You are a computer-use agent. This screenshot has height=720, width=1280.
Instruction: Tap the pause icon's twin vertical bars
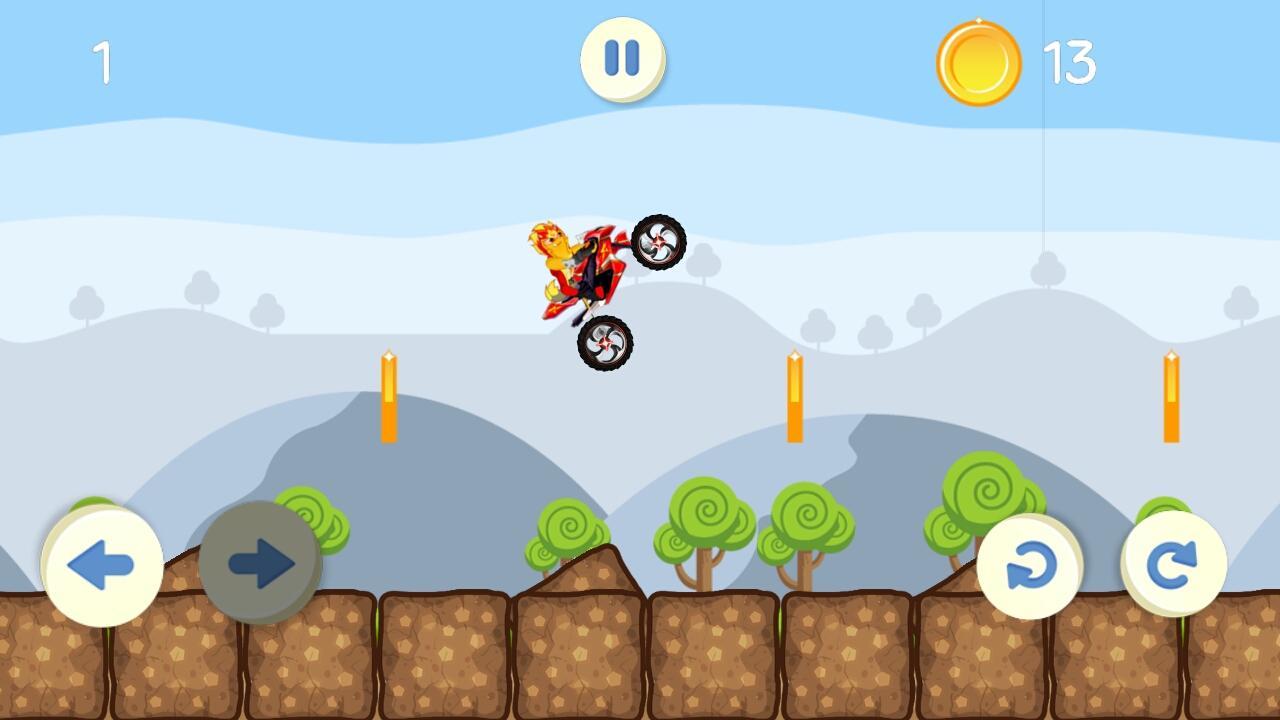tap(622, 59)
